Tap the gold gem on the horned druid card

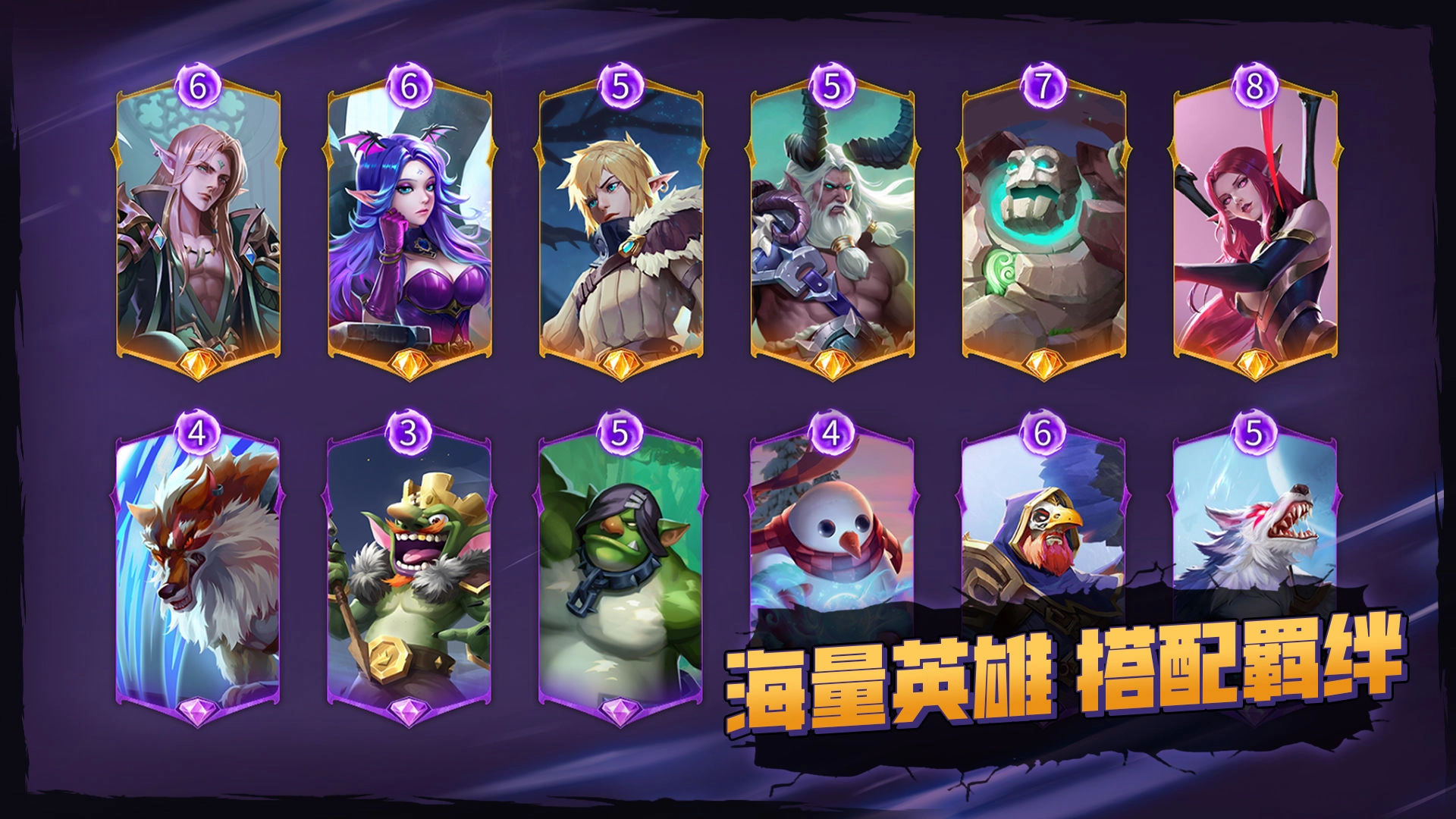pos(832,364)
